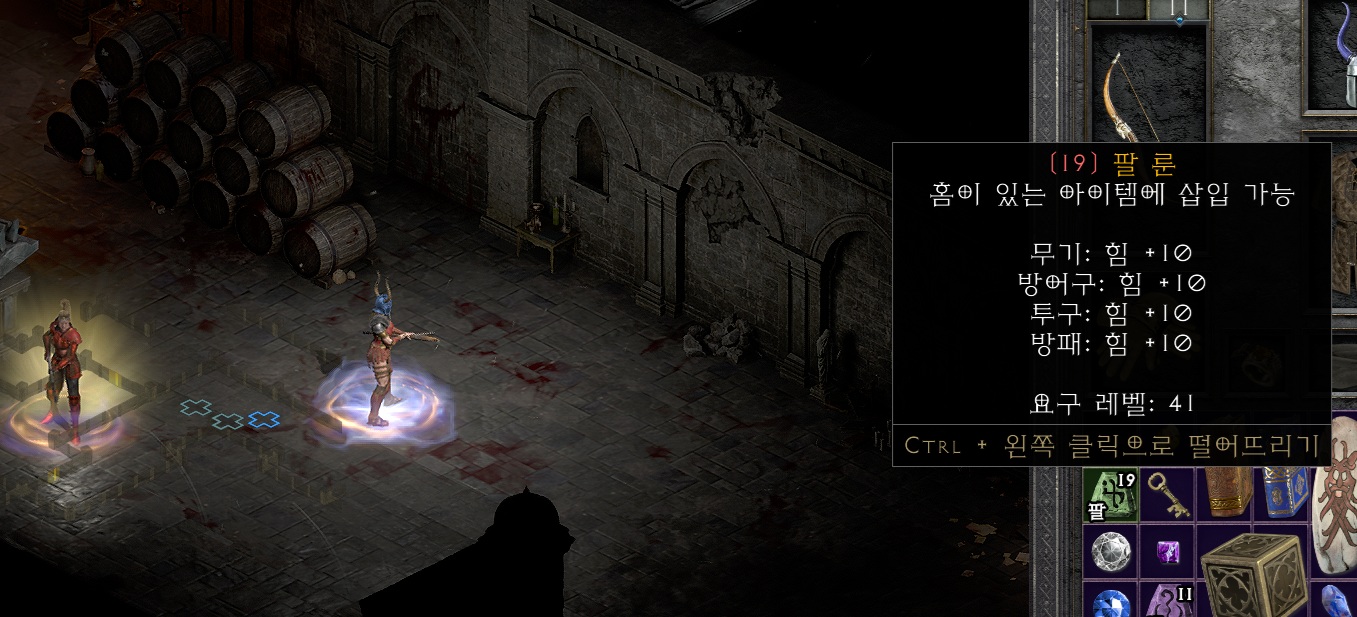This screenshot has height=617, width=1357.
Task: Select the small purple amethyst chip
Action: [1166, 551]
